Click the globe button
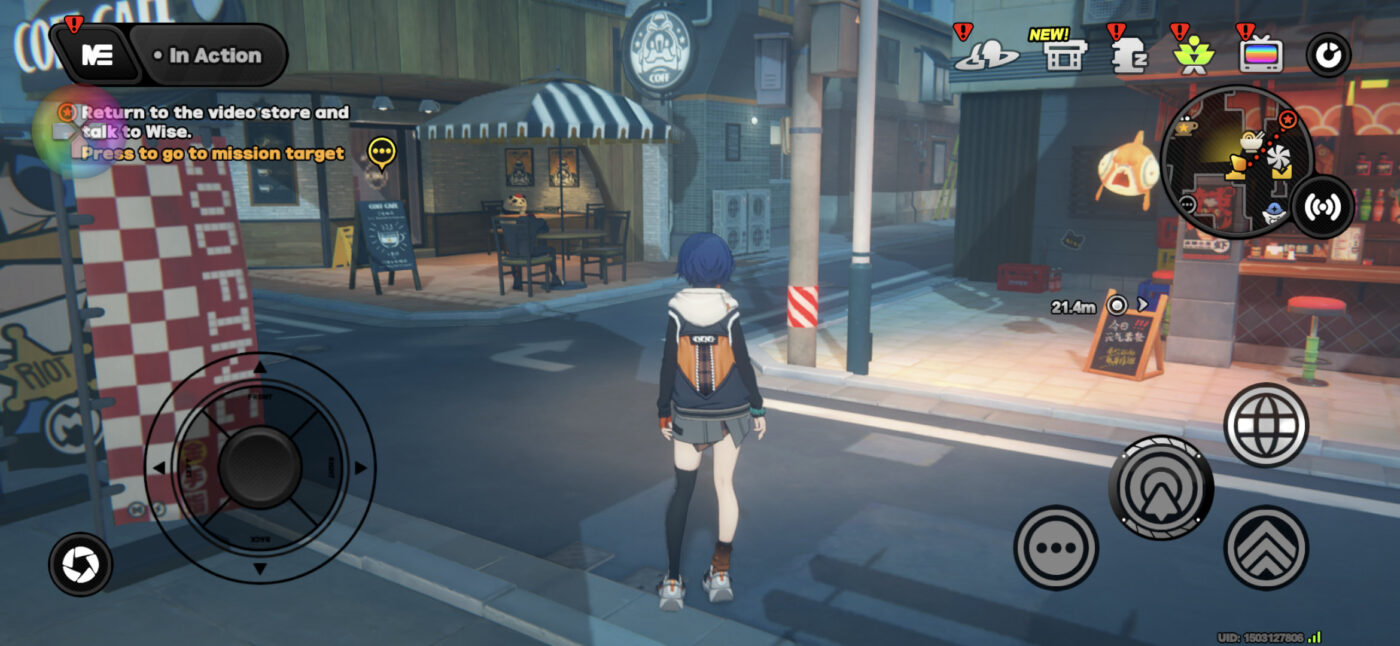Screen dimensions: 1400x646 pos(1266,424)
